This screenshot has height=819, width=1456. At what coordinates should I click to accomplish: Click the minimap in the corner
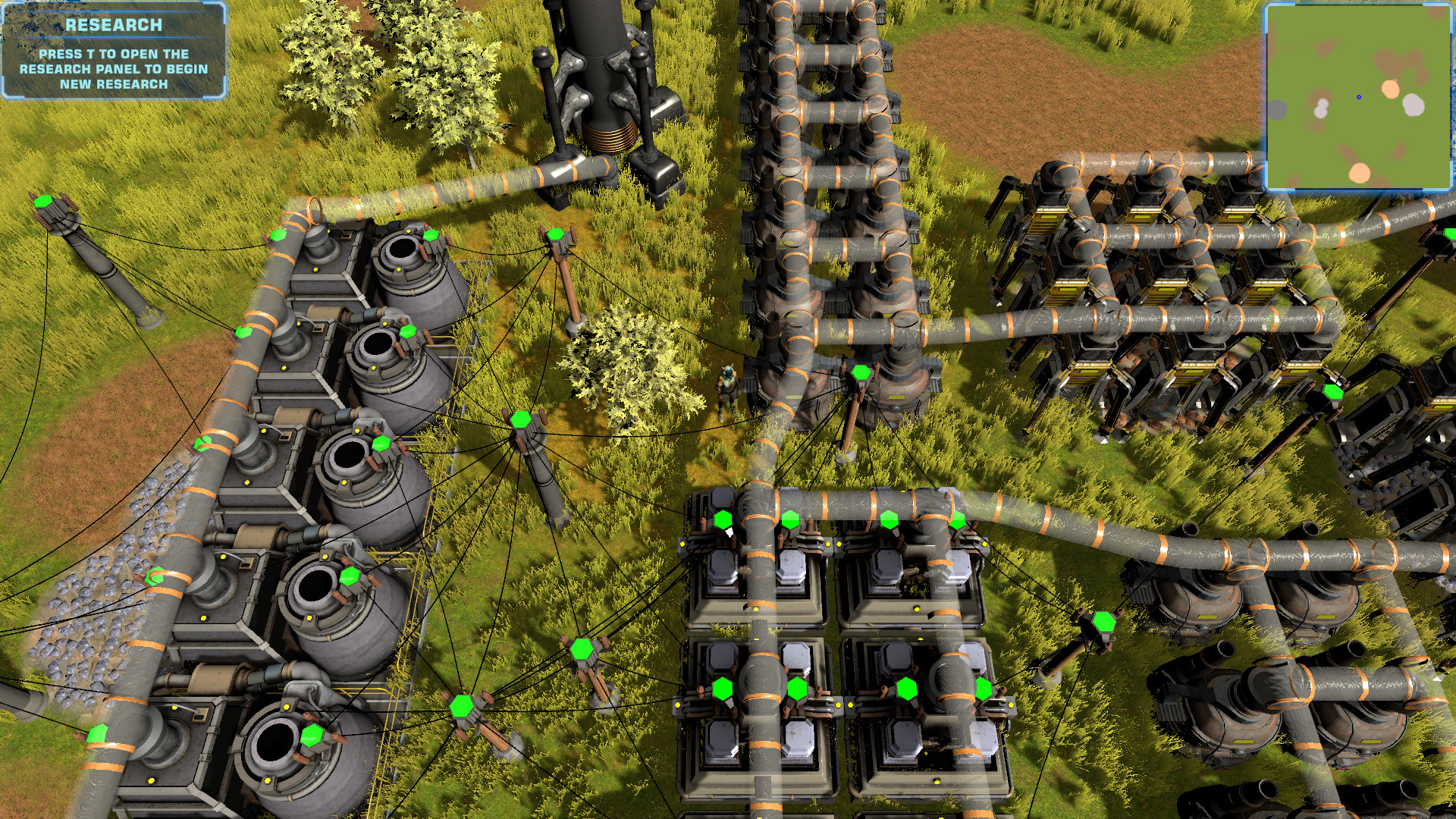click(1357, 96)
